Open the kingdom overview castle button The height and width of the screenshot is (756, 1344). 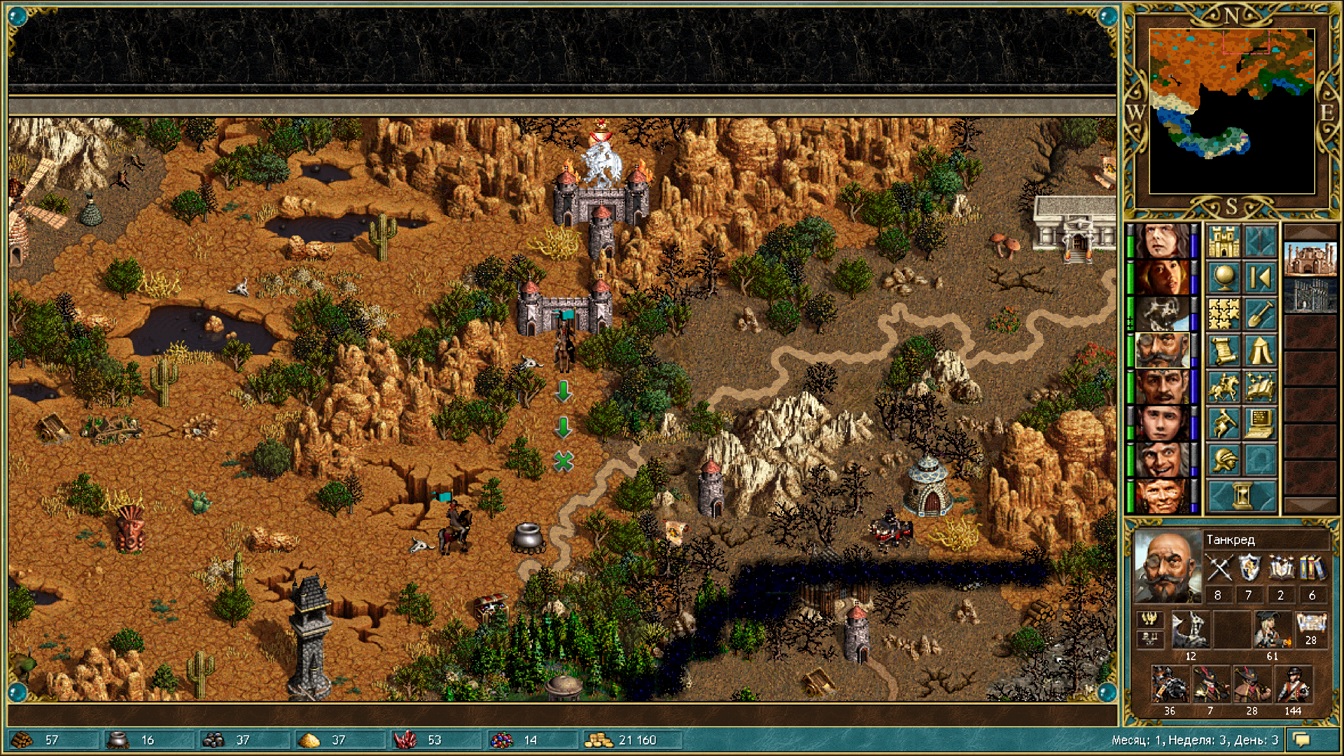point(1224,241)
